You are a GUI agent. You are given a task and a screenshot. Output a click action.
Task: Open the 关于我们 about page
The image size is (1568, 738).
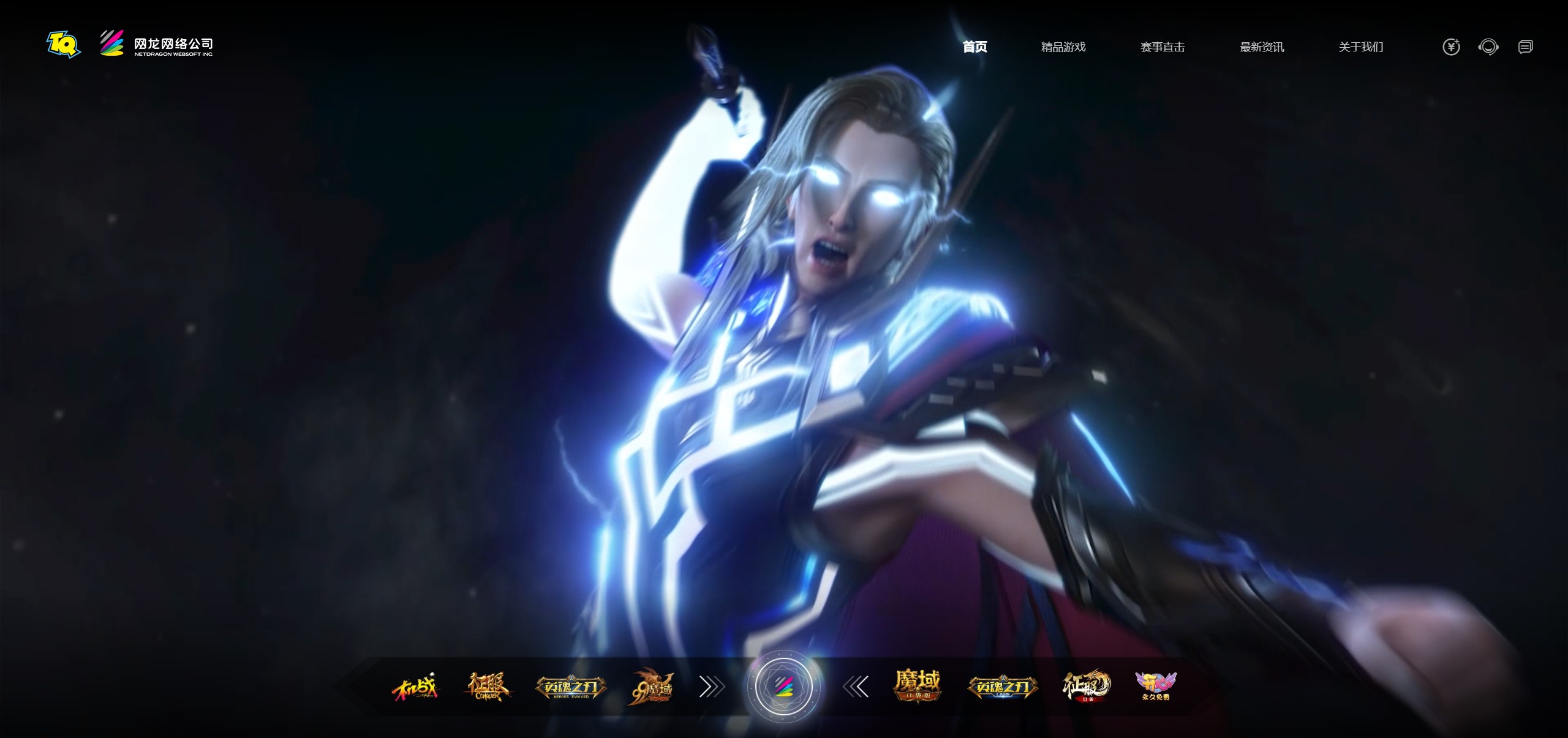(x=1360, y=47)
